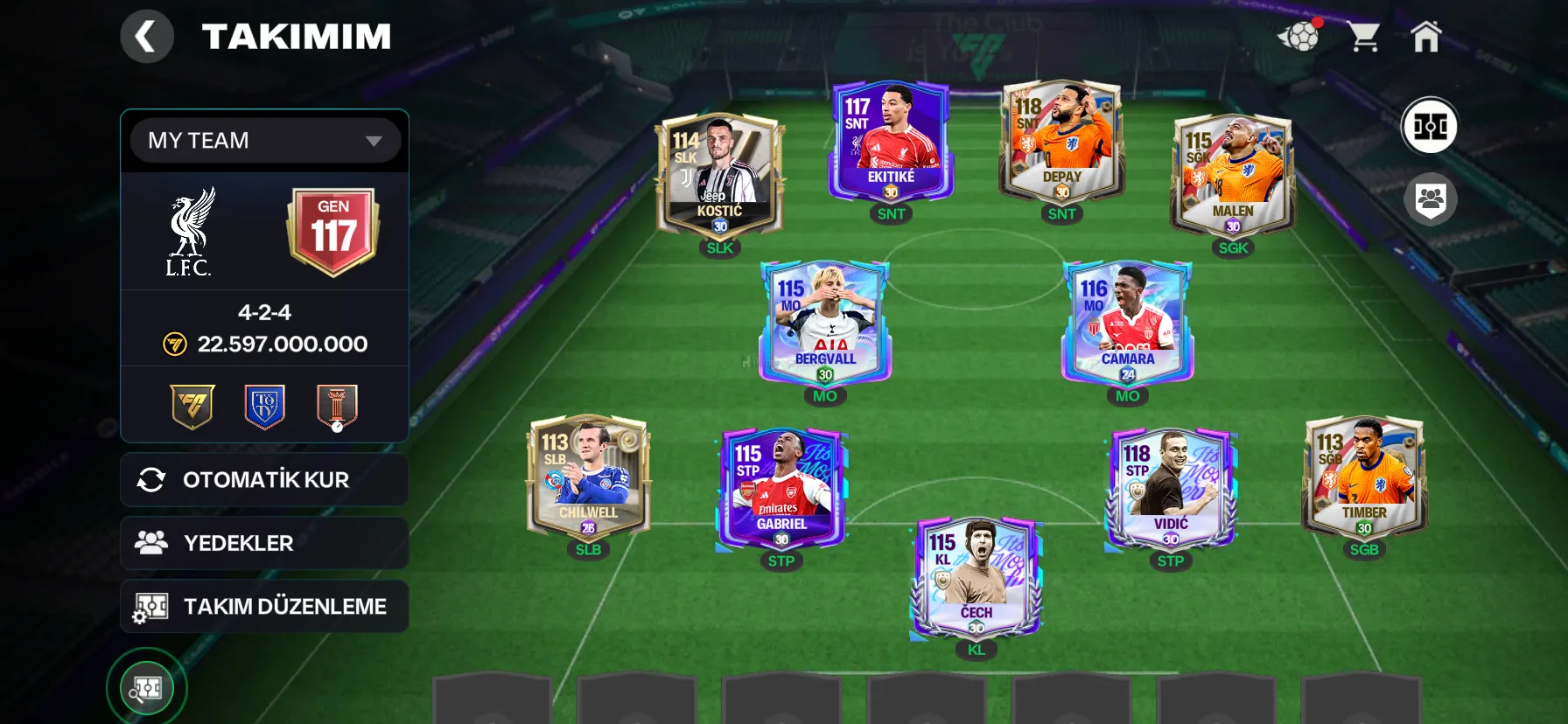Open TAKIM DÜZENLEME team editing

pyautogui.click(x=264, y=606)
